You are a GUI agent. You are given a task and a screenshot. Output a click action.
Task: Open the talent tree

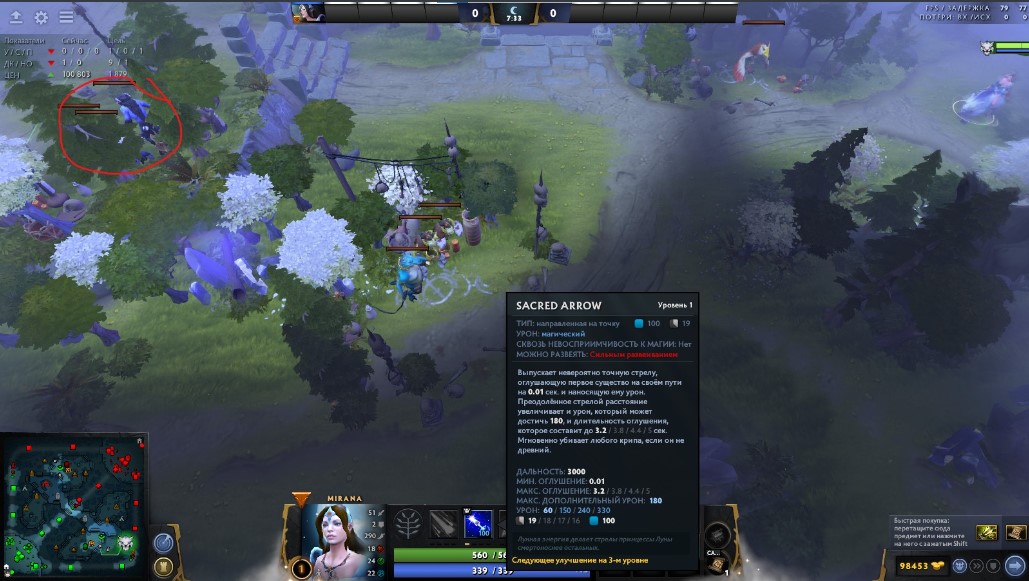(x=407, y=523)
